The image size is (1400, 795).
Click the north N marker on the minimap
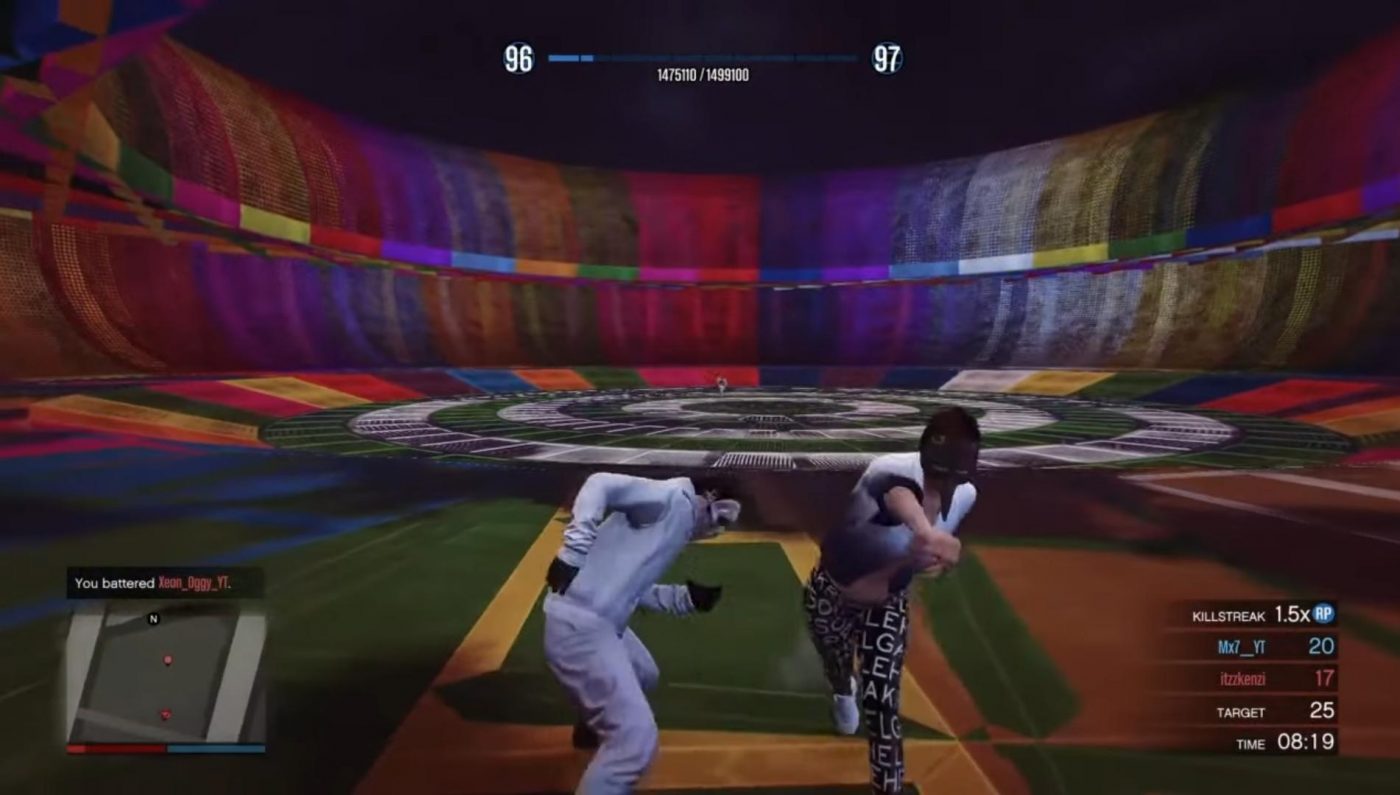pos(153,619)
